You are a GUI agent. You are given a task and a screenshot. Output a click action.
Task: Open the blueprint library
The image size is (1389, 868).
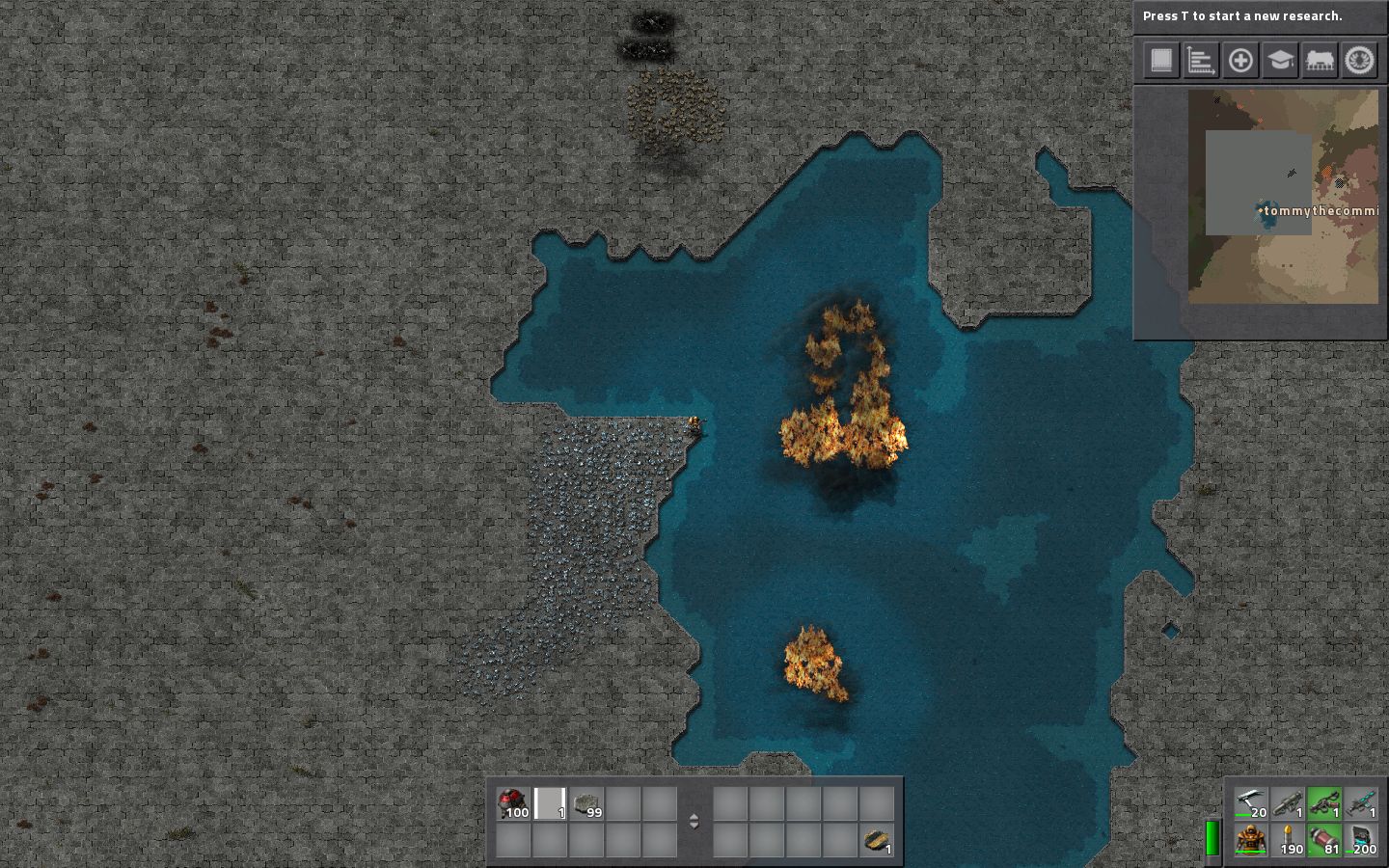(x=1160, y=60)
